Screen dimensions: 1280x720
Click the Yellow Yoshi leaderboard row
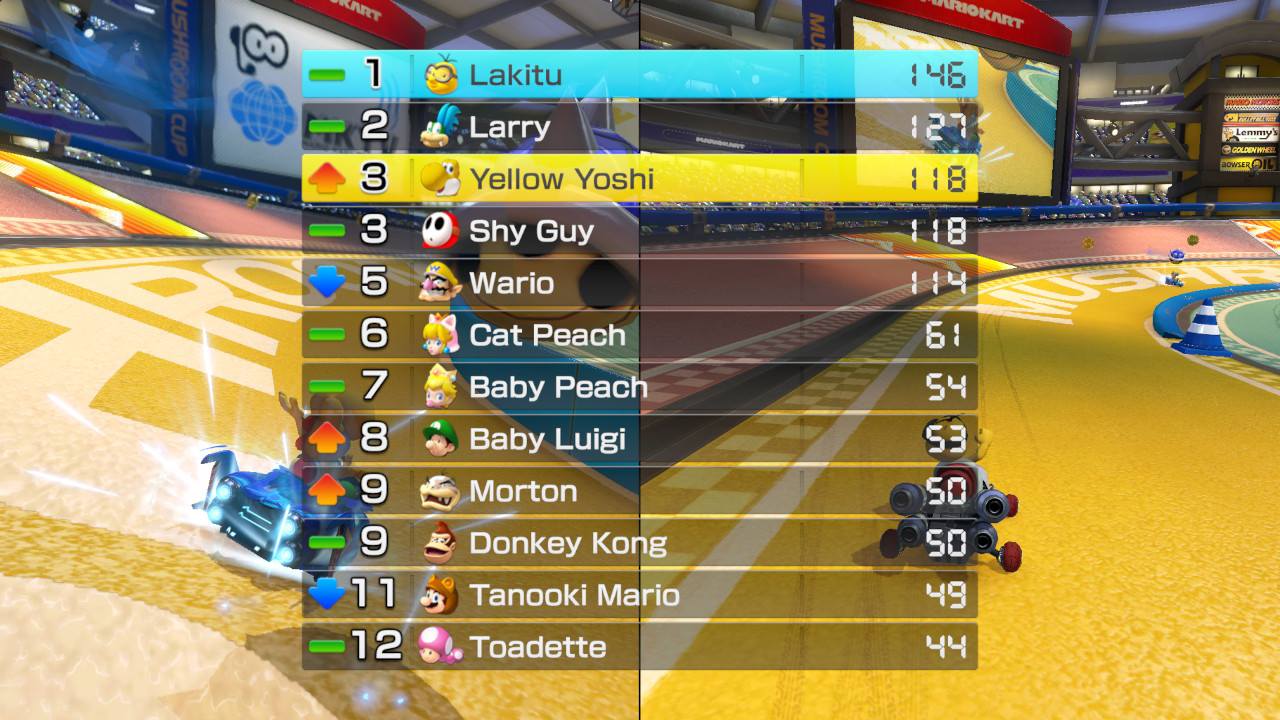pos(640,179)
